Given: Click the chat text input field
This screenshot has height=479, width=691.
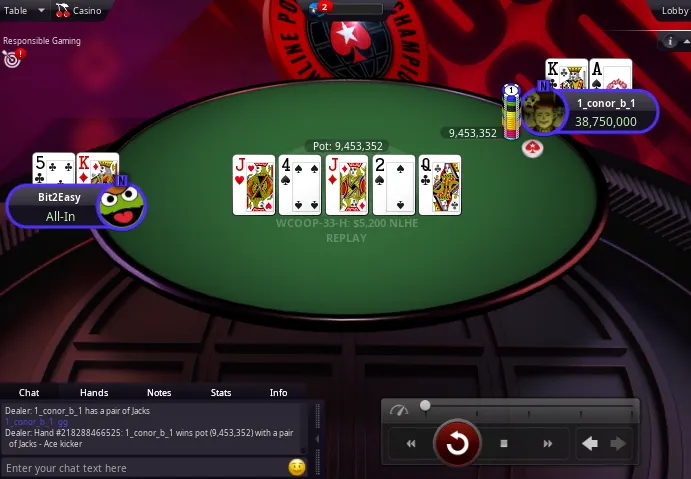Looking at the screenshot, I should pyautogui.click(x=140, y=468).
